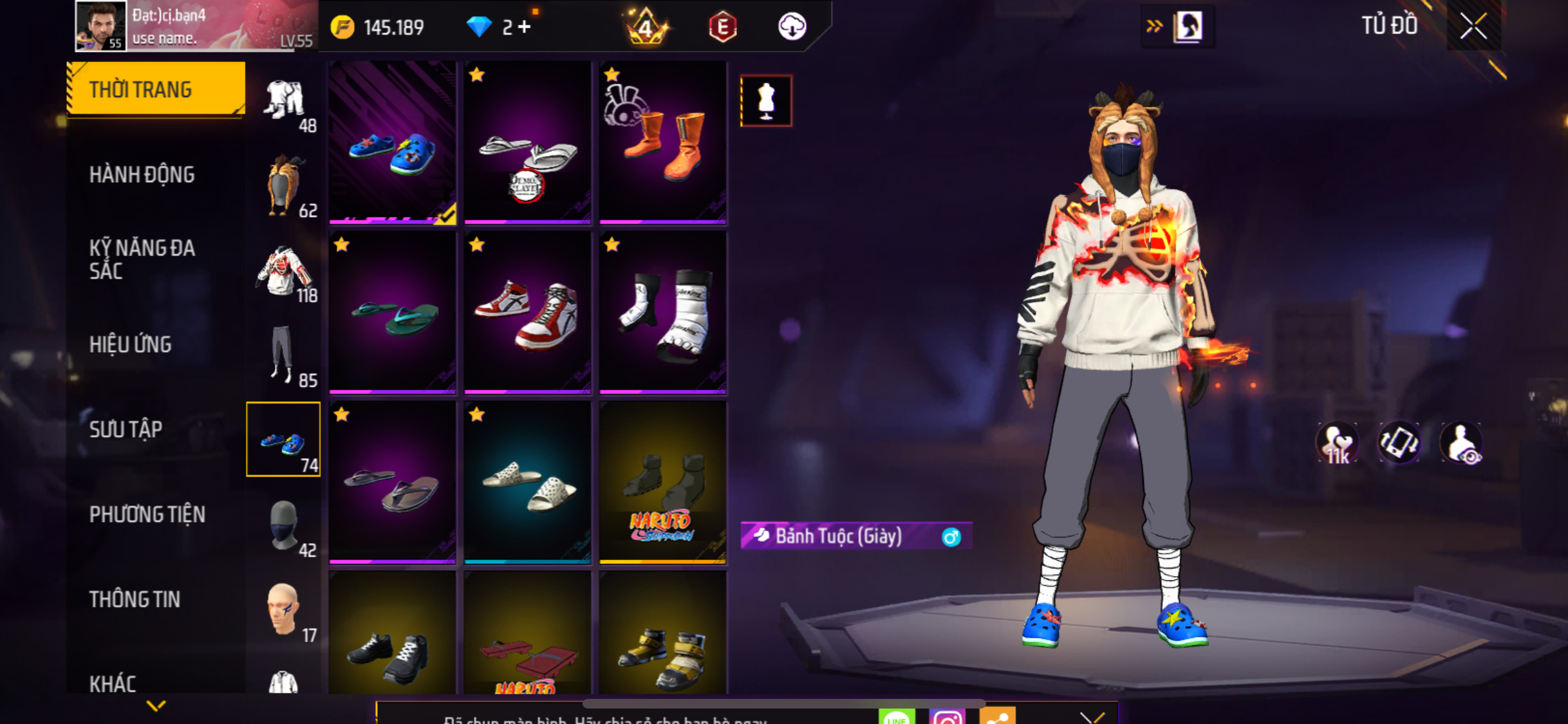The height and width of the screenshot is (724, 1568).
Task: Switch to Phương Tiện vehicles menu
Action: click(147, 514)
